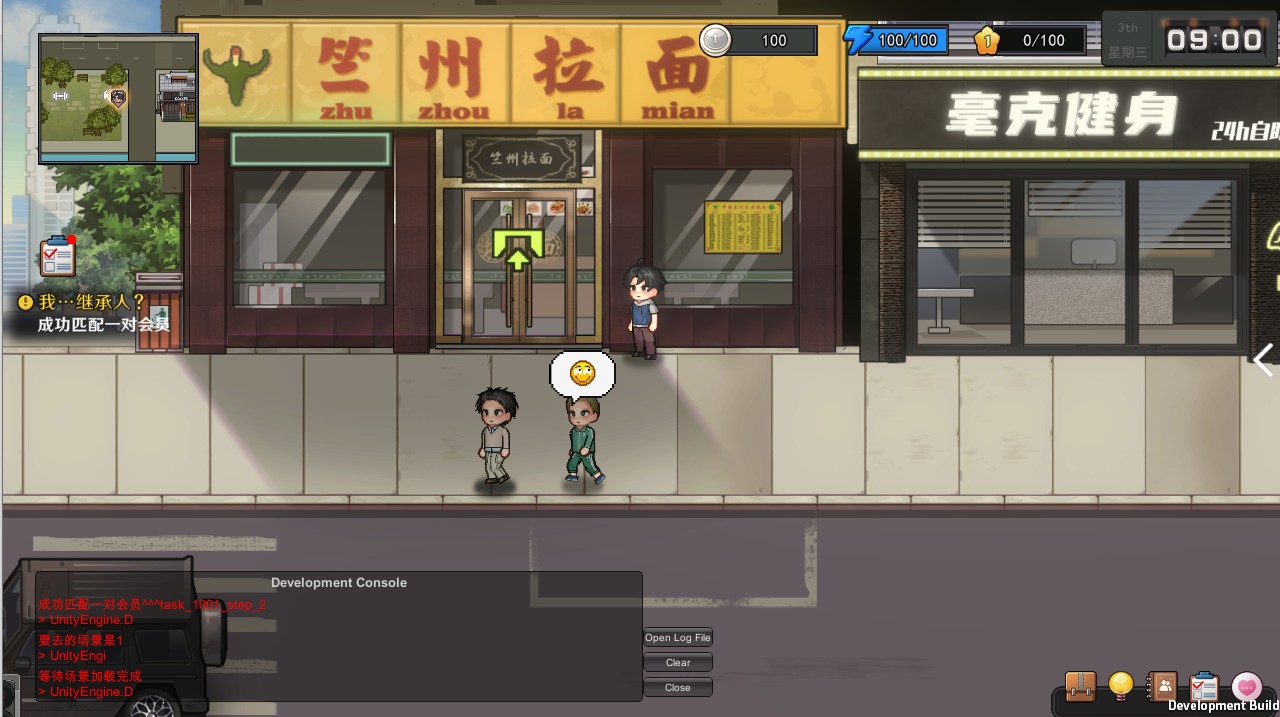Select the '我…继承人?' quest tracker entry

(90, 301)
